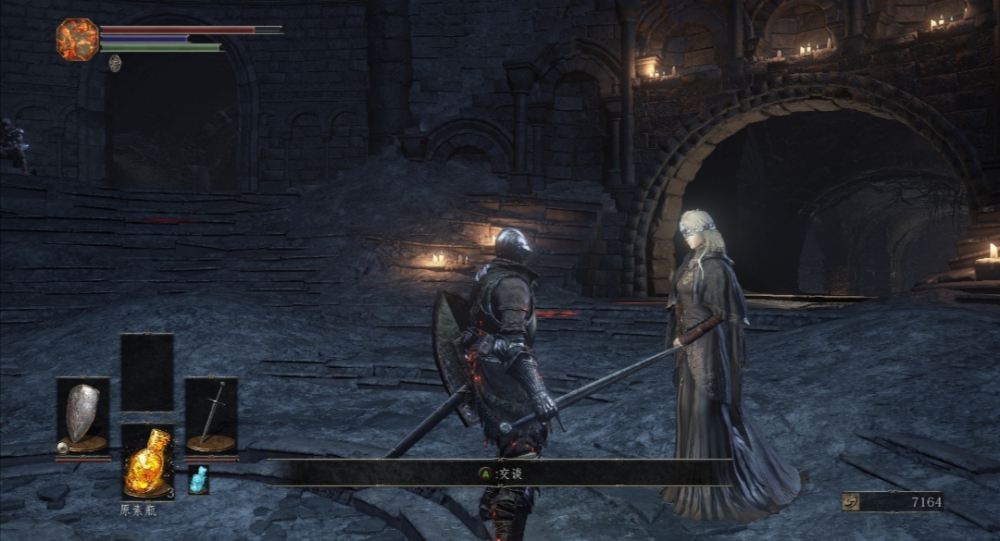Select the shield in the left-hand slot
This screenshot has height=541, width=1000.
(83, 415)
